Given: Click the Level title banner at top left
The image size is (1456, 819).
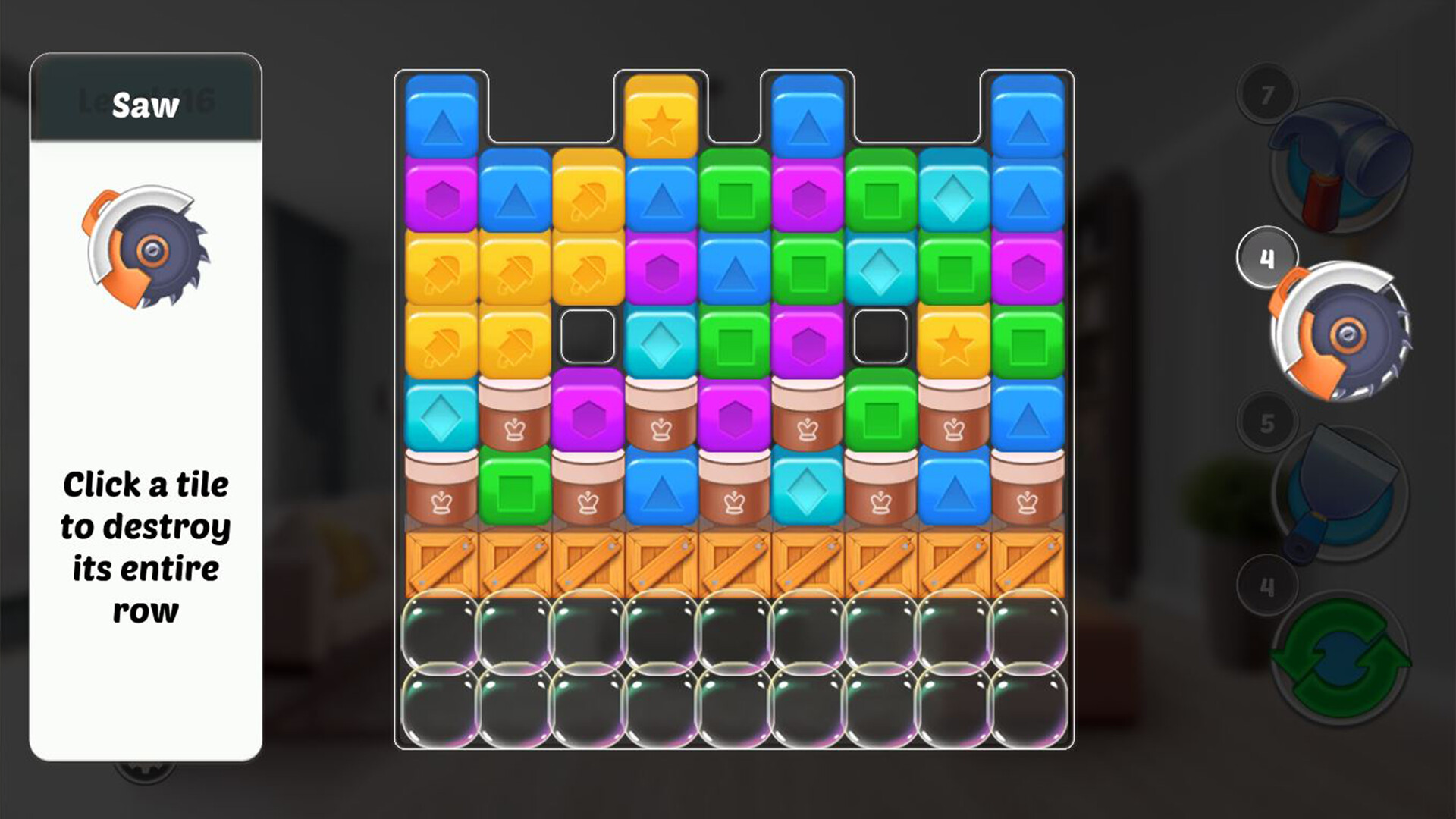Looking at the screenshot, I should pos(144,102).
